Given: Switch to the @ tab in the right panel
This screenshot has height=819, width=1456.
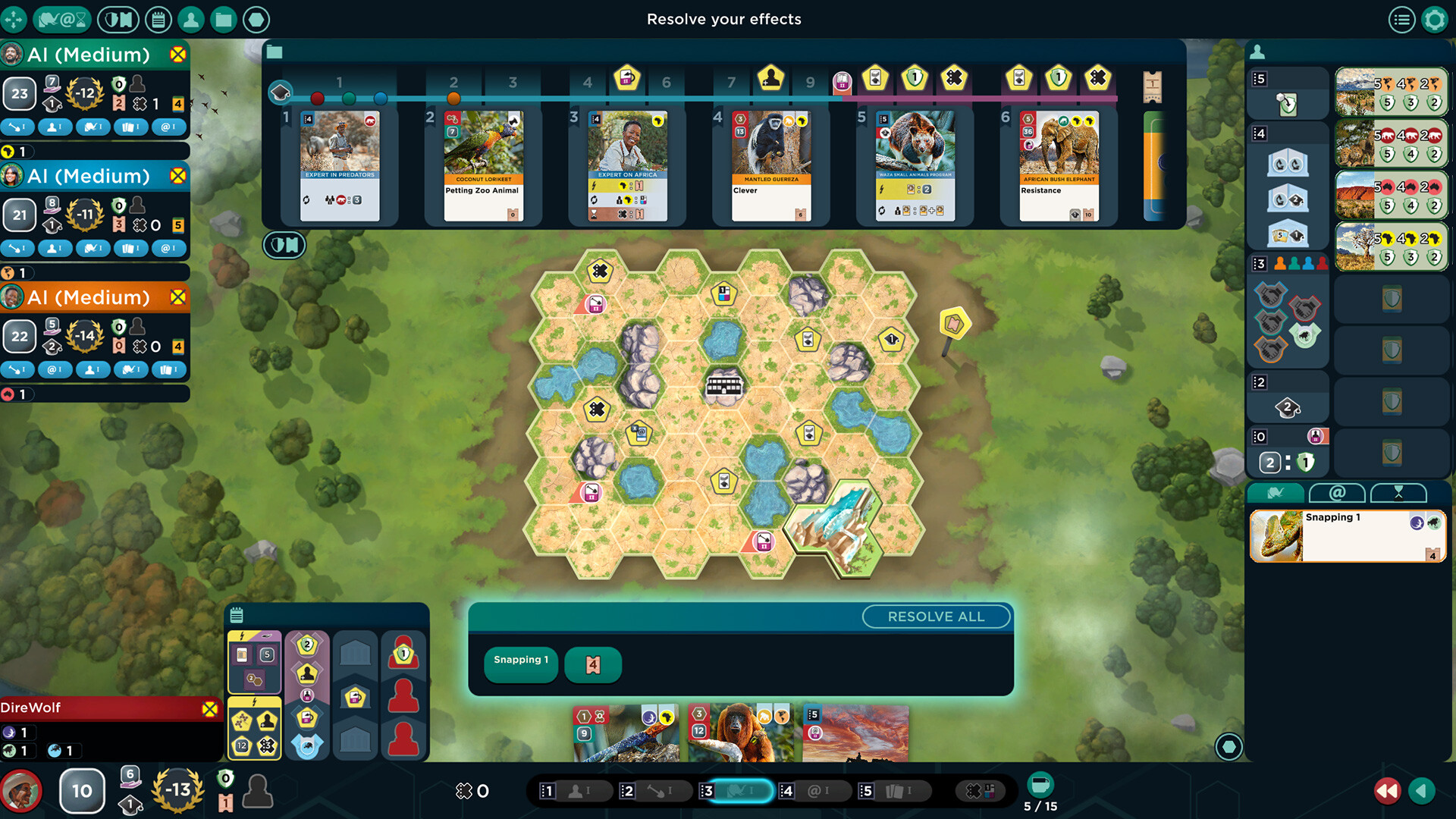Looking at the screenshot, I should coord(1337,494).
